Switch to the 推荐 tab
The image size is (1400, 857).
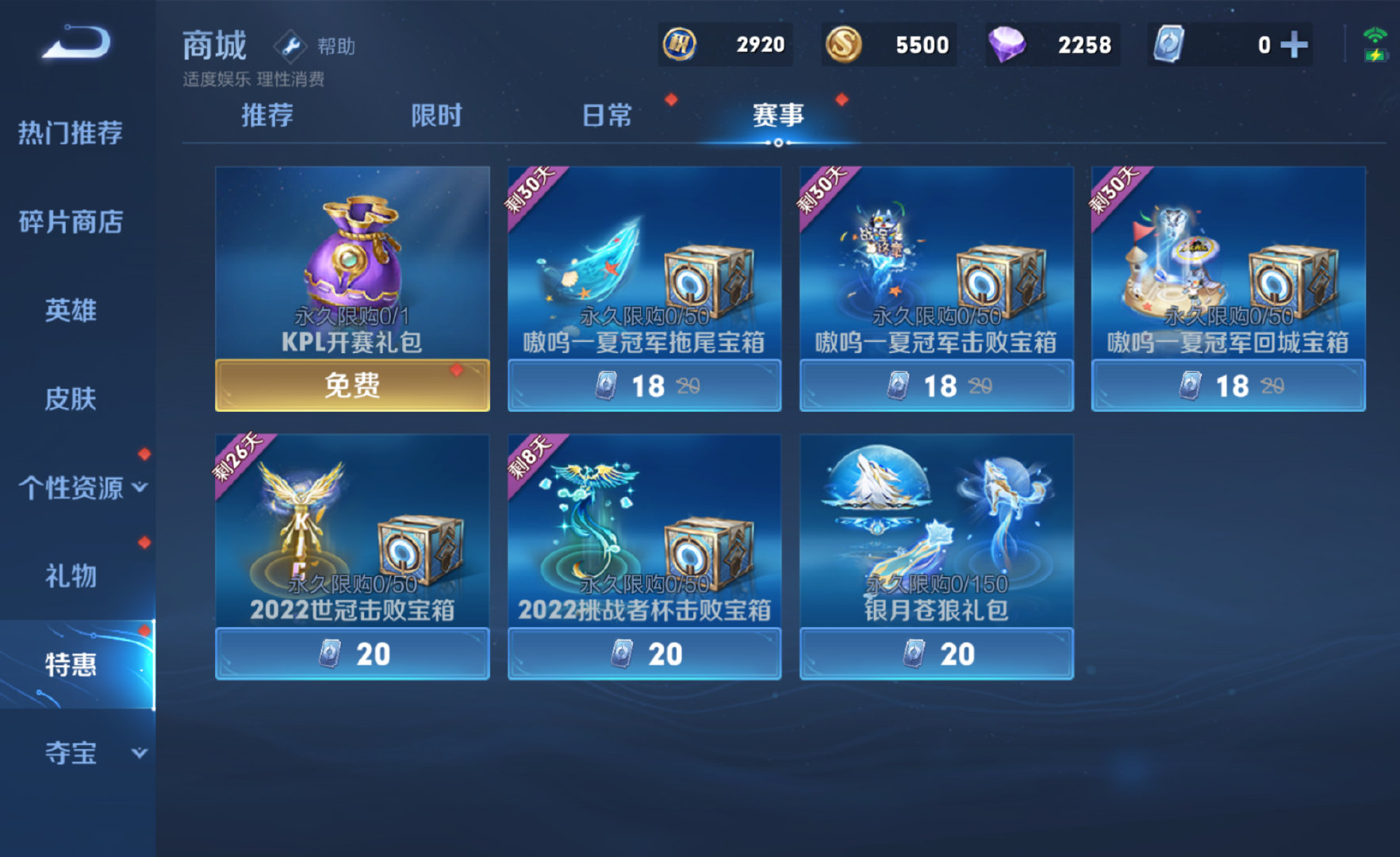pyautogui.click(x=267, y=116)
